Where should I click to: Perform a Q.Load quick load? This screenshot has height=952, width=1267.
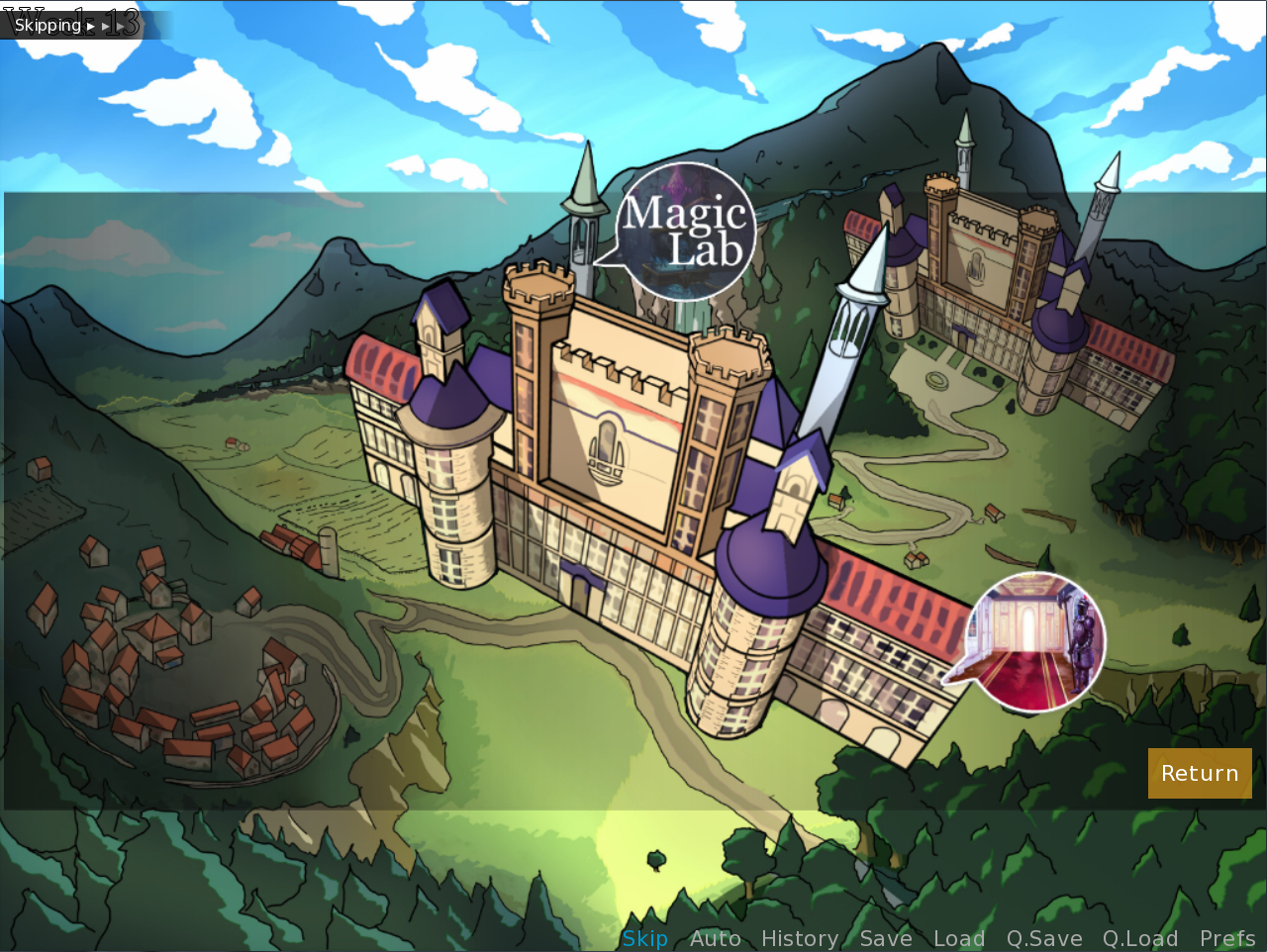pyautogui.click(x=1139, y=938)
